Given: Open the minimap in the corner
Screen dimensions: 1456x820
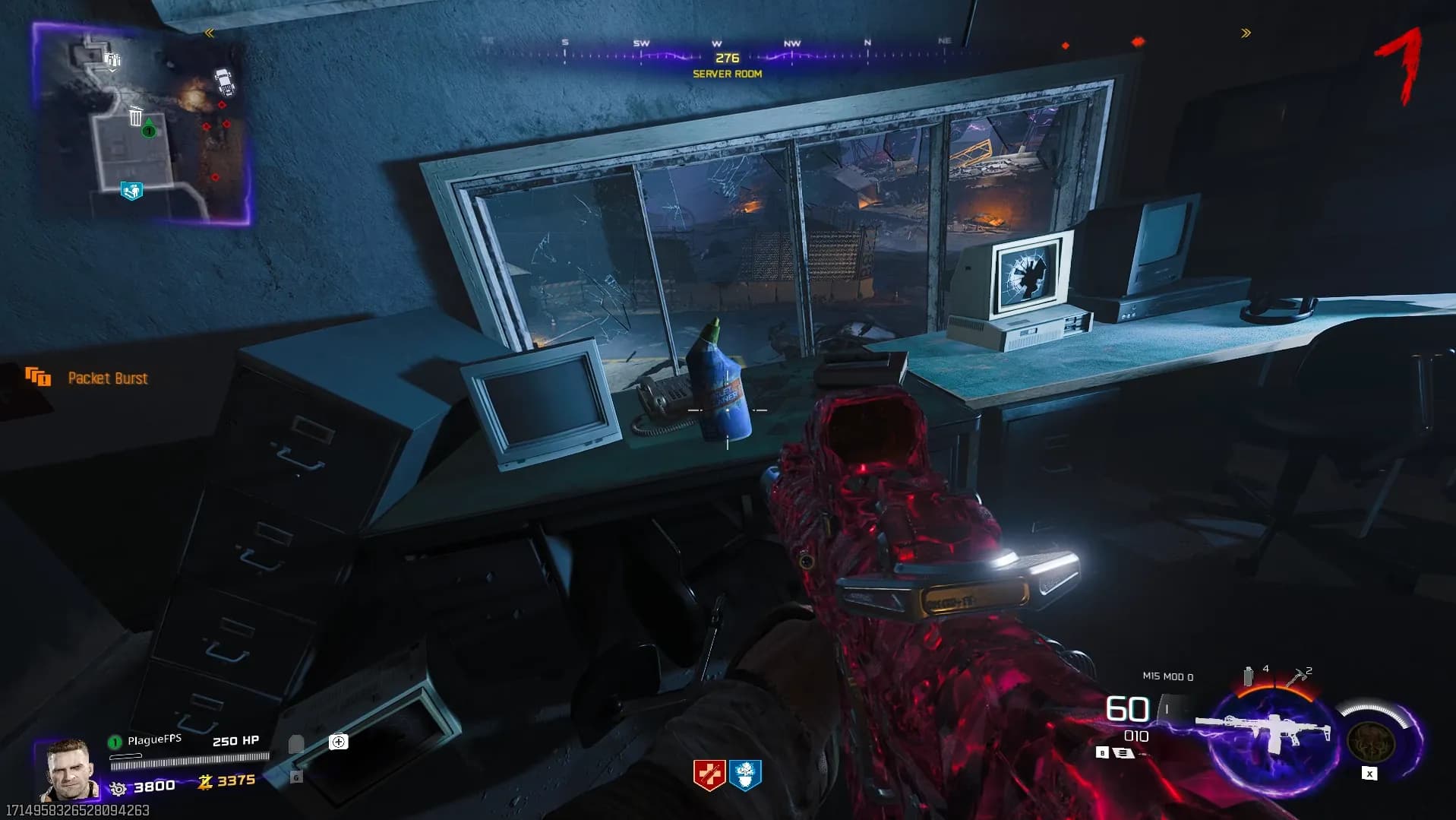Looking at the screenshot, I should coord(141,124).
